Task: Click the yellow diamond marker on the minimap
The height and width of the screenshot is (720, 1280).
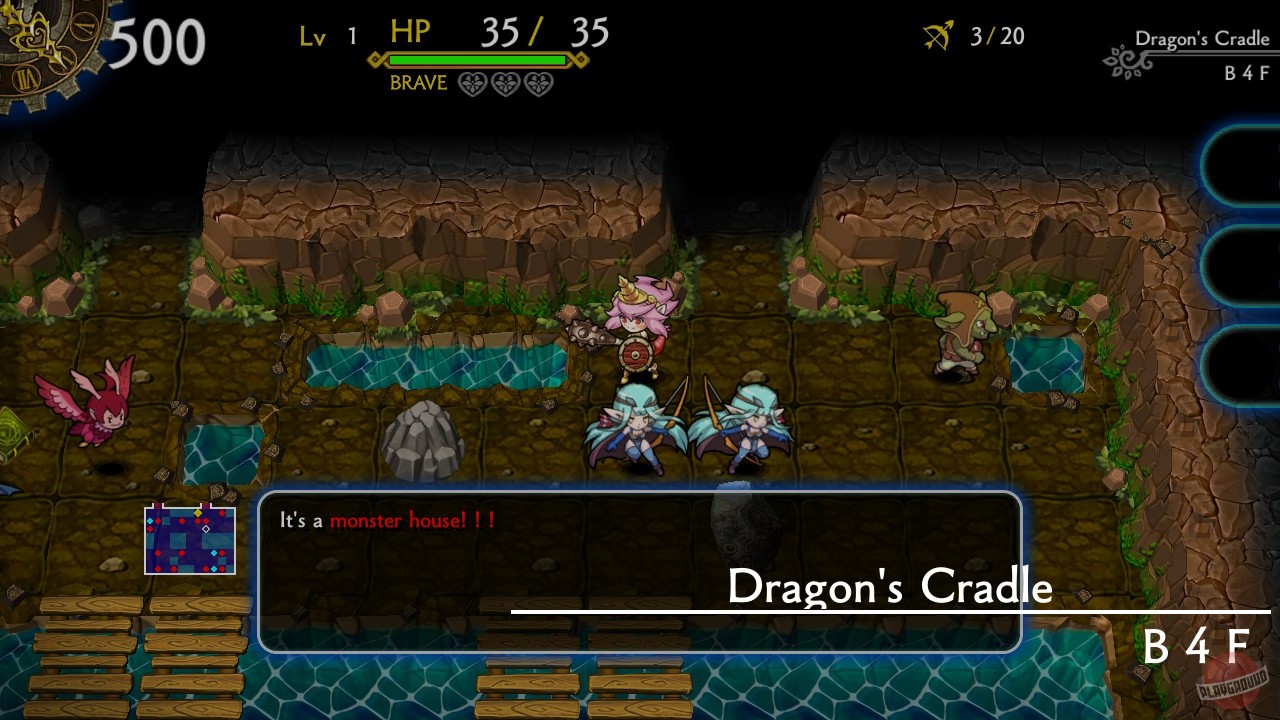Action: coord(197,513)
